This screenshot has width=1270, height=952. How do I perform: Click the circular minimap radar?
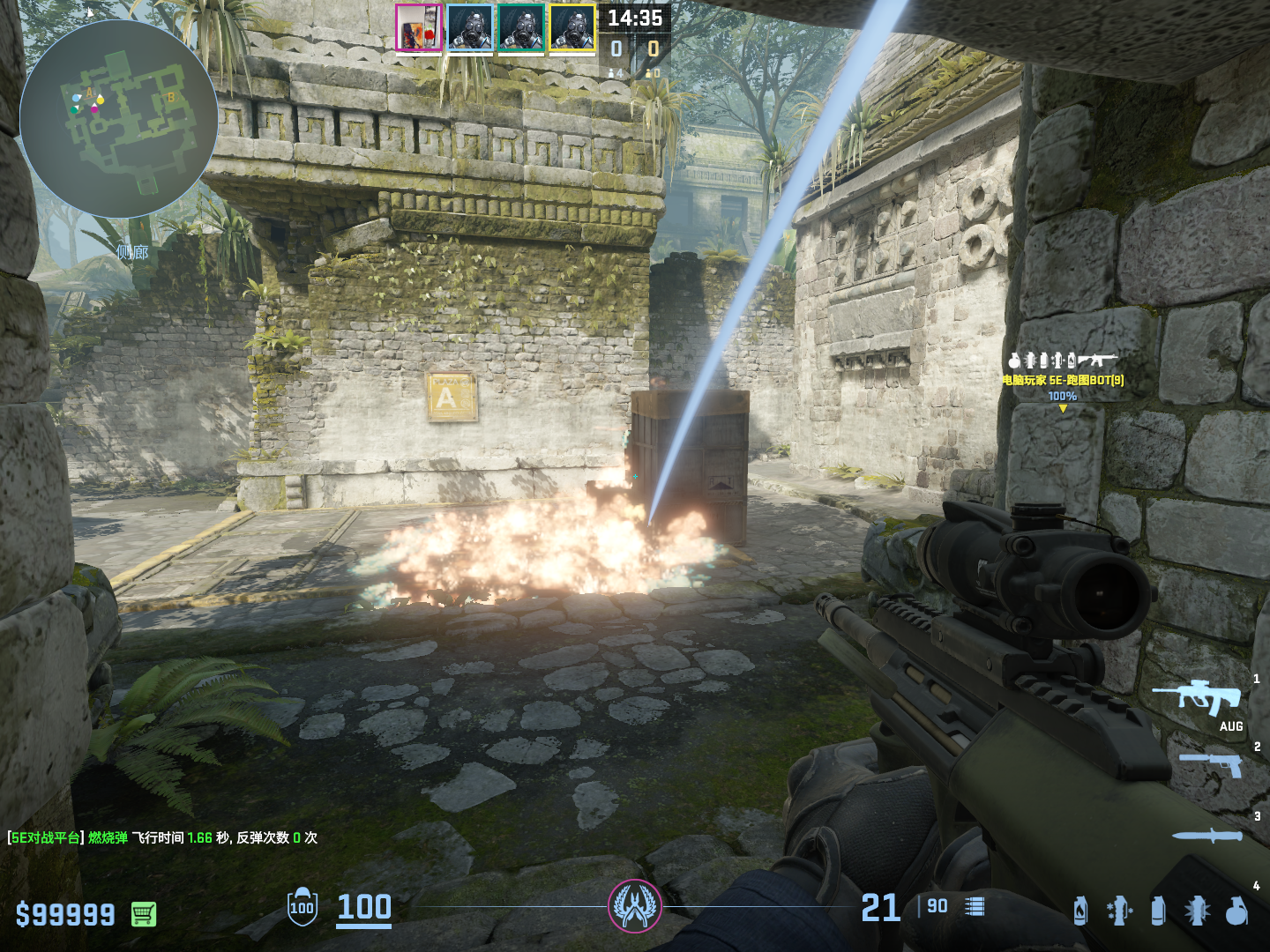click(x=118, y=120)
